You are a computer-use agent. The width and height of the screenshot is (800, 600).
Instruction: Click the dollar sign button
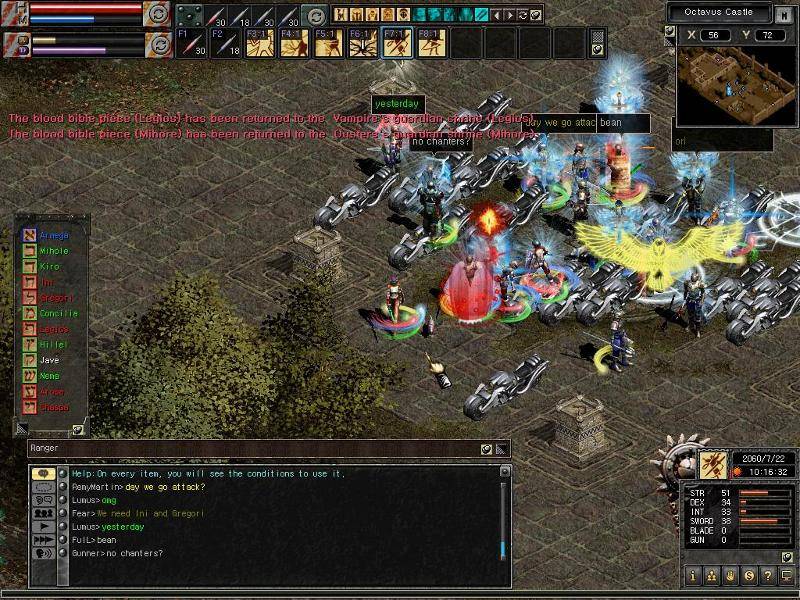(748, 576)
